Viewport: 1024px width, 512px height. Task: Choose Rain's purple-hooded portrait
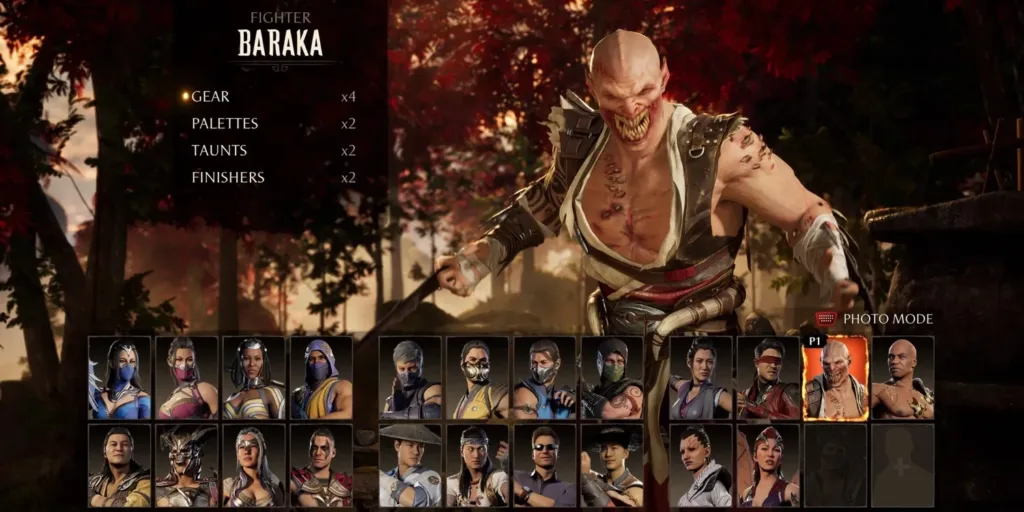(321, 378)
